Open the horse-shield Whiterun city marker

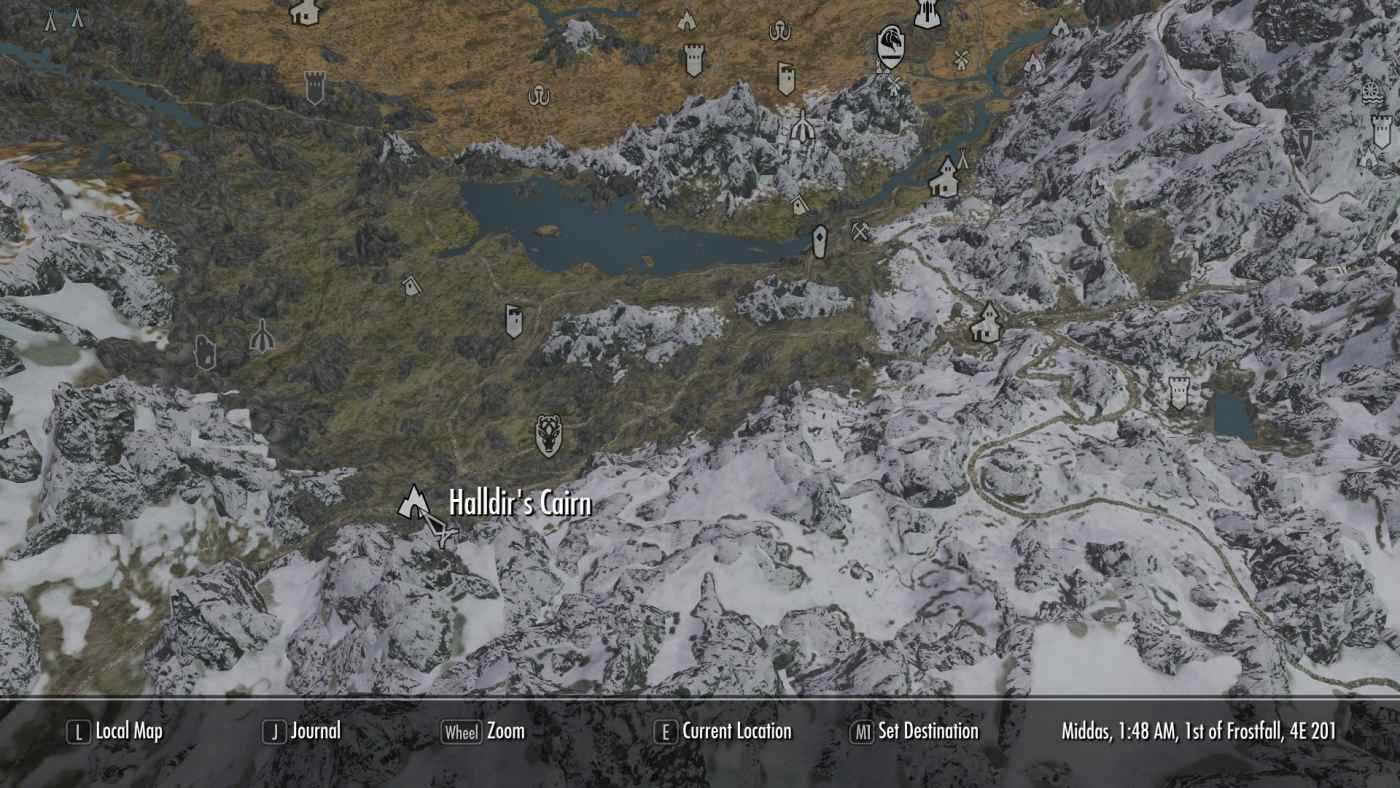click(x=890, y=47)
